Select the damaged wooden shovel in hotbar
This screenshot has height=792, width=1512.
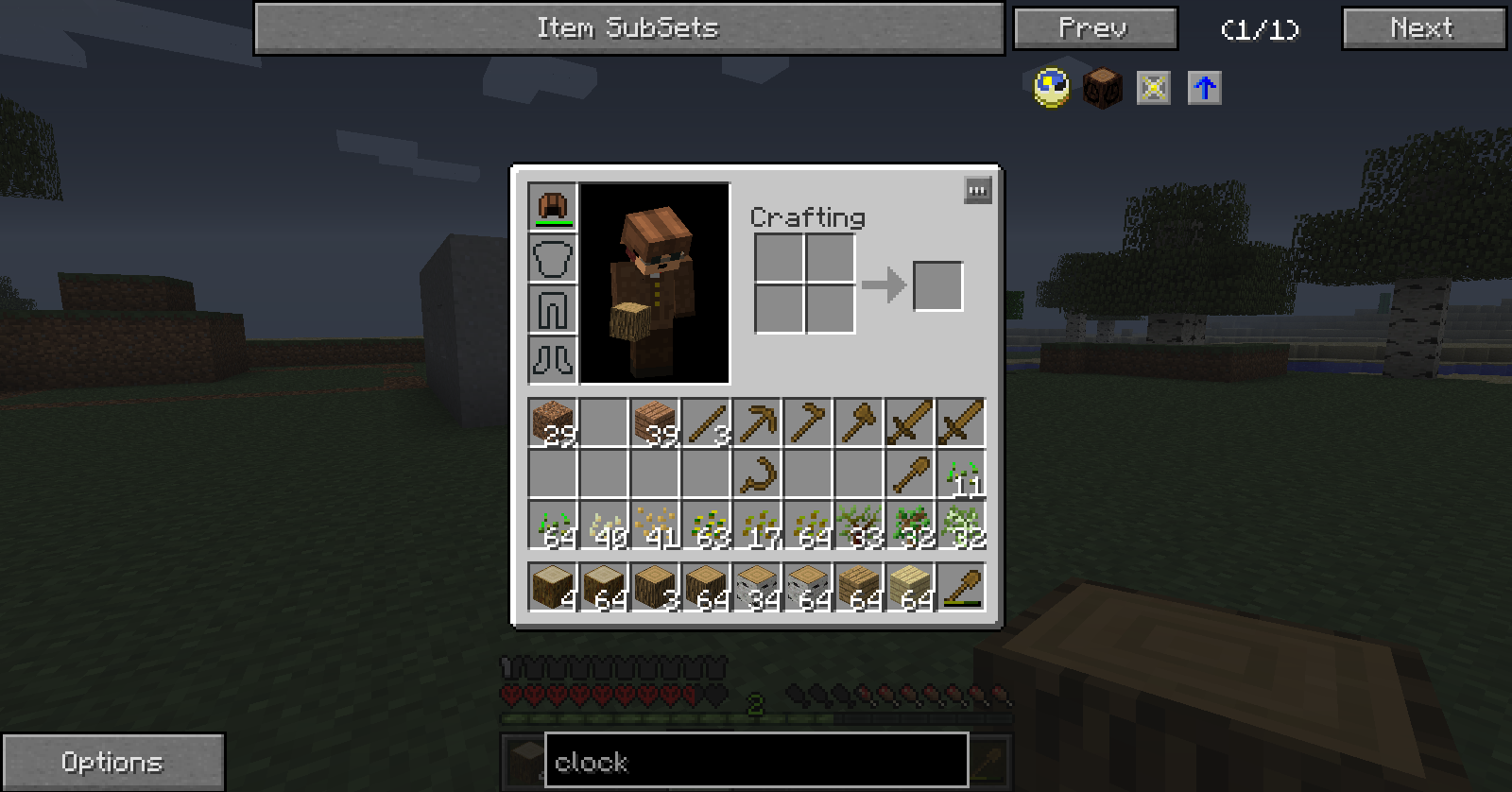click(961, 587)
